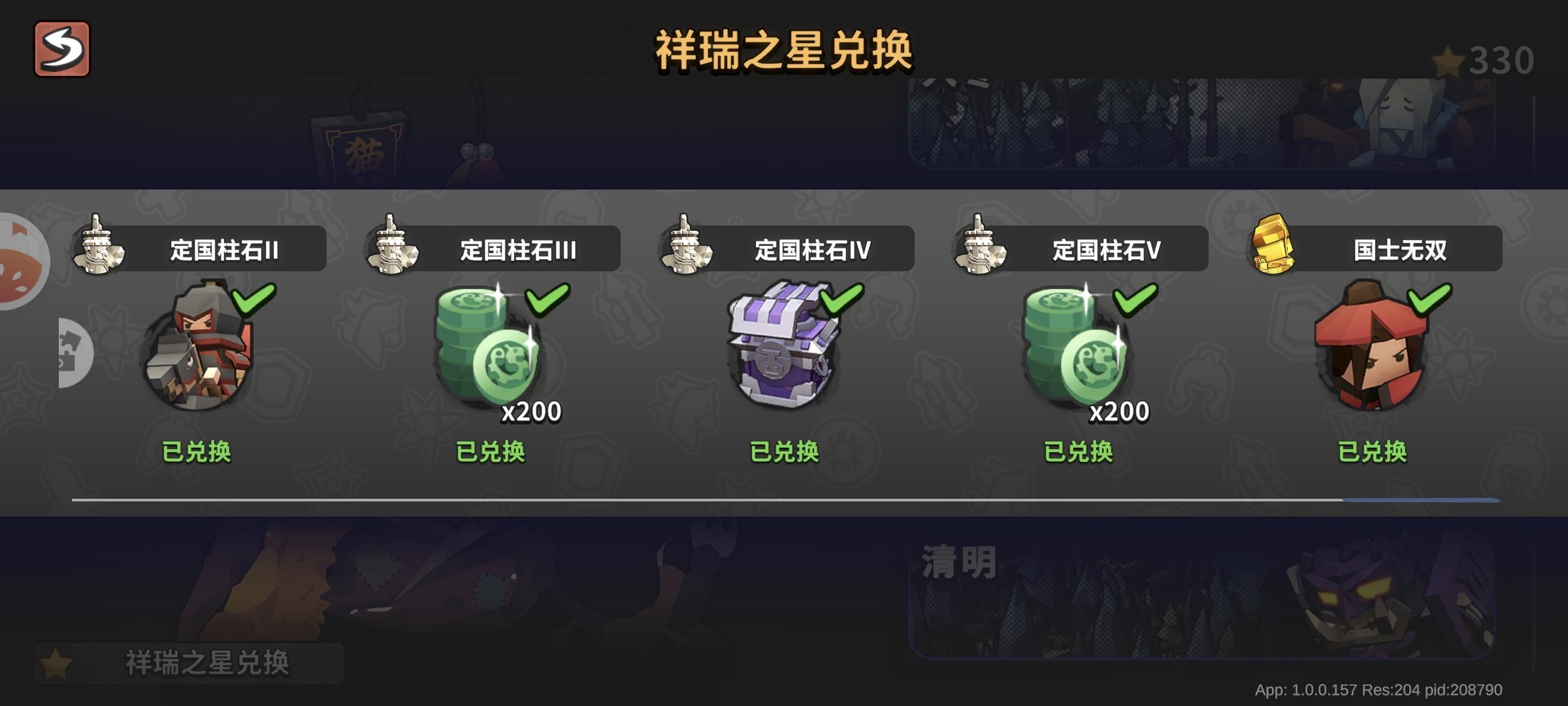Select the 祥瑞之星兑换 tab at bottom left
Image resolution: width=1568 pixels, height=706 pixels.
pos(189,662)
